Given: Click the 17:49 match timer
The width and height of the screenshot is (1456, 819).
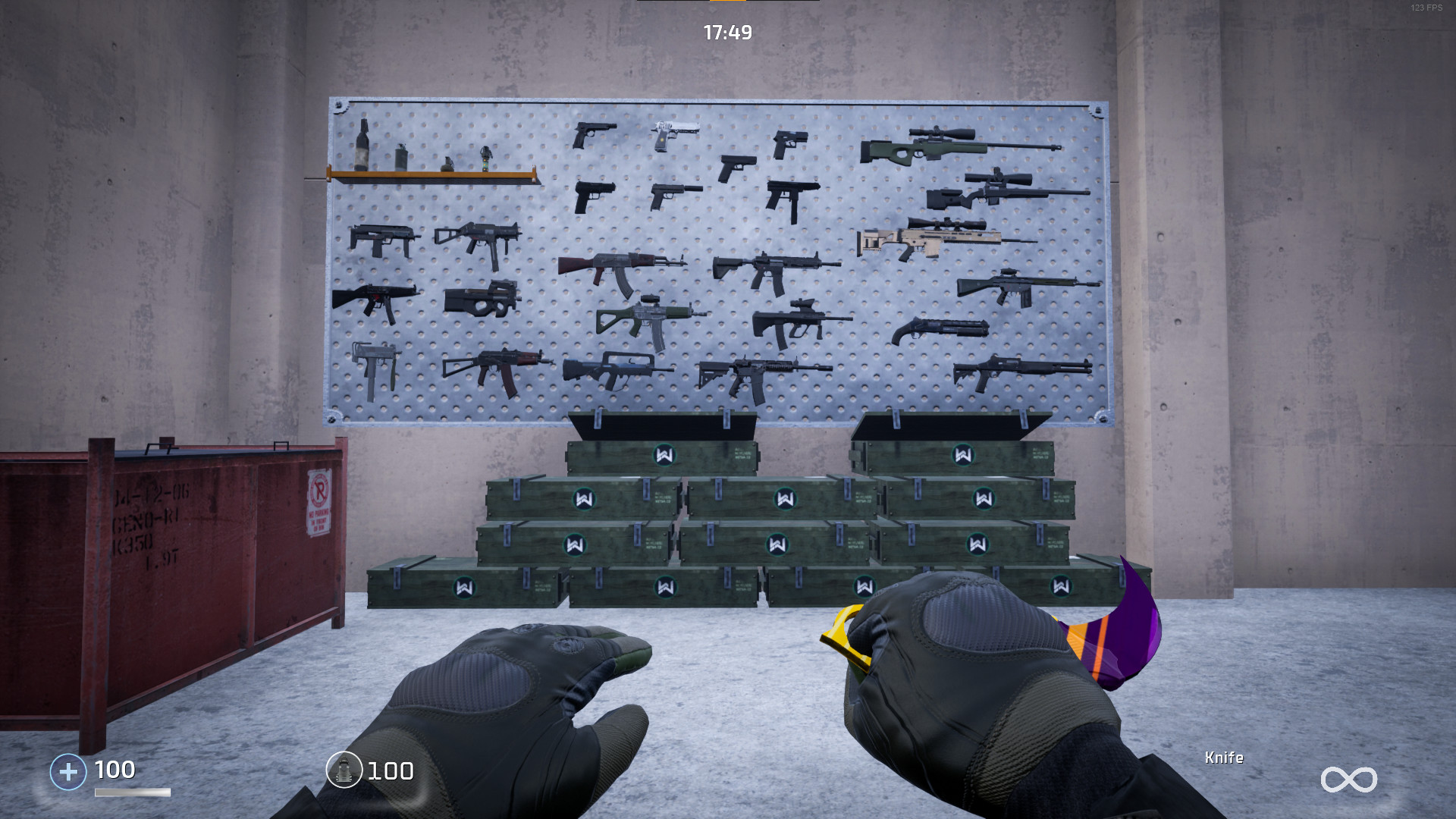Looking at the screenshot, I should pyautogui.click(x=728, y=33).
